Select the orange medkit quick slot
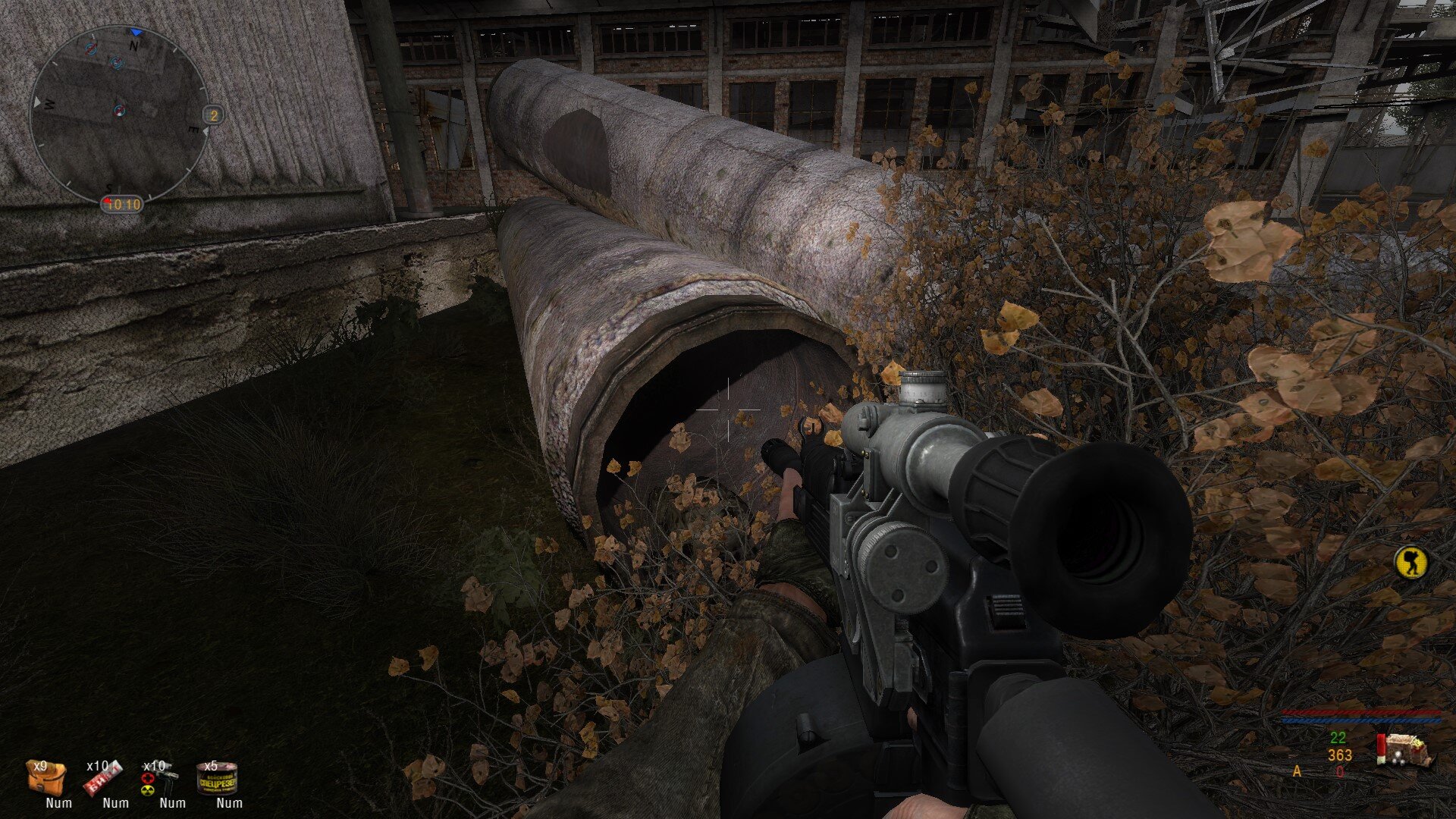The image size is (1456, 819). (47, 779)
